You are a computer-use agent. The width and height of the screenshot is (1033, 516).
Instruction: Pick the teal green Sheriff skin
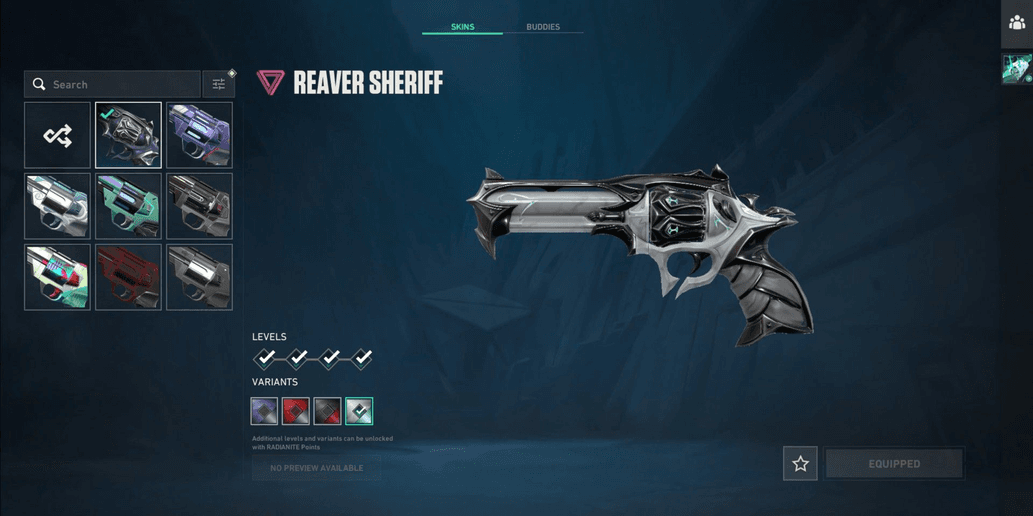click(x=128, y=206)
